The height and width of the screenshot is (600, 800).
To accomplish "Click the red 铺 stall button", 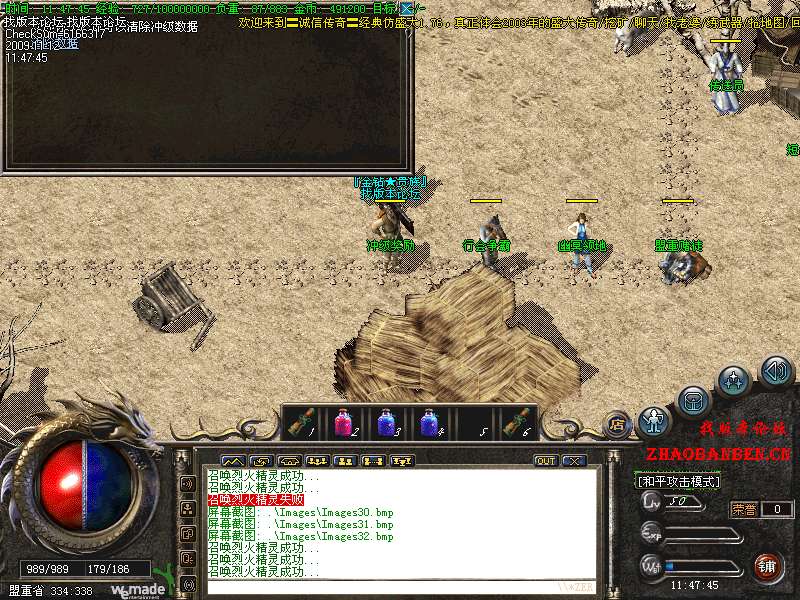I will 766,567.
